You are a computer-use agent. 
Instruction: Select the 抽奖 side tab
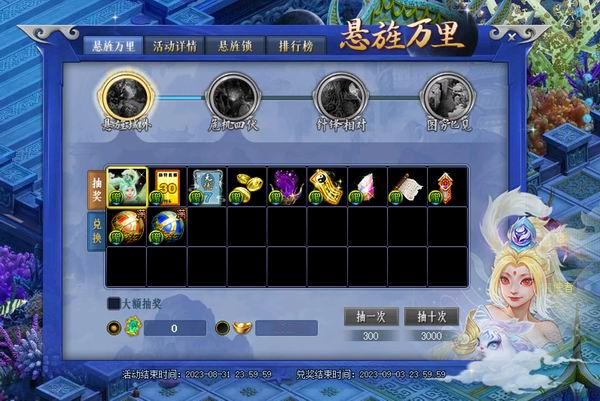click(x=96, y=186)
